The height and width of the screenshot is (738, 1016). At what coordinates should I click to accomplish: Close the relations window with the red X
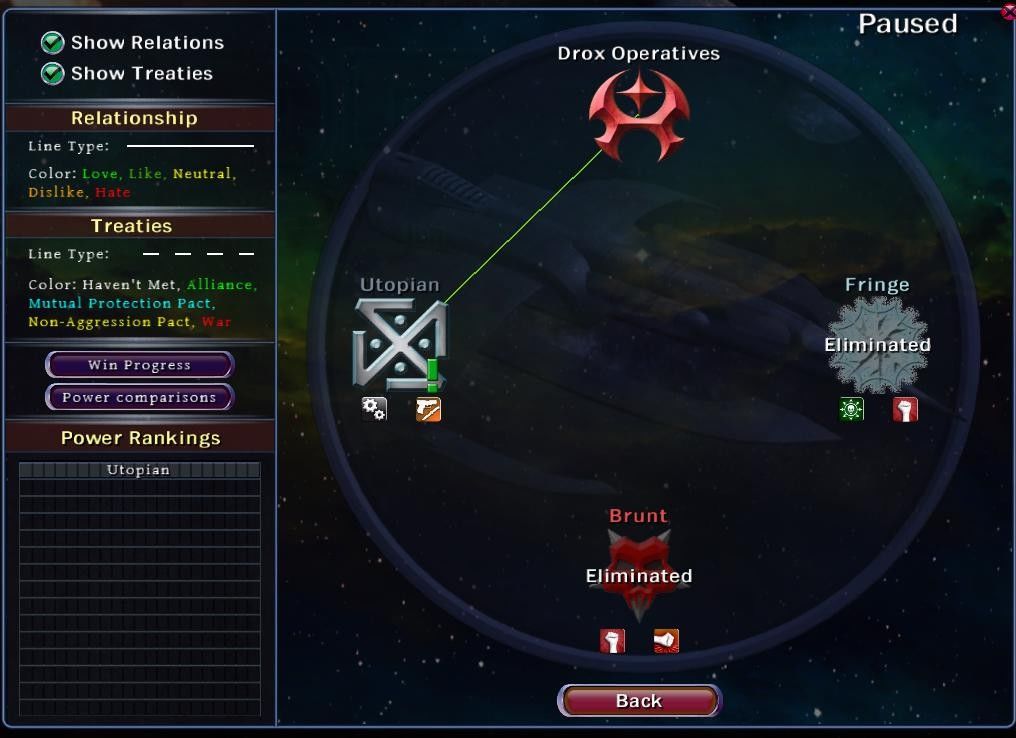click(x=1008, y=11)
